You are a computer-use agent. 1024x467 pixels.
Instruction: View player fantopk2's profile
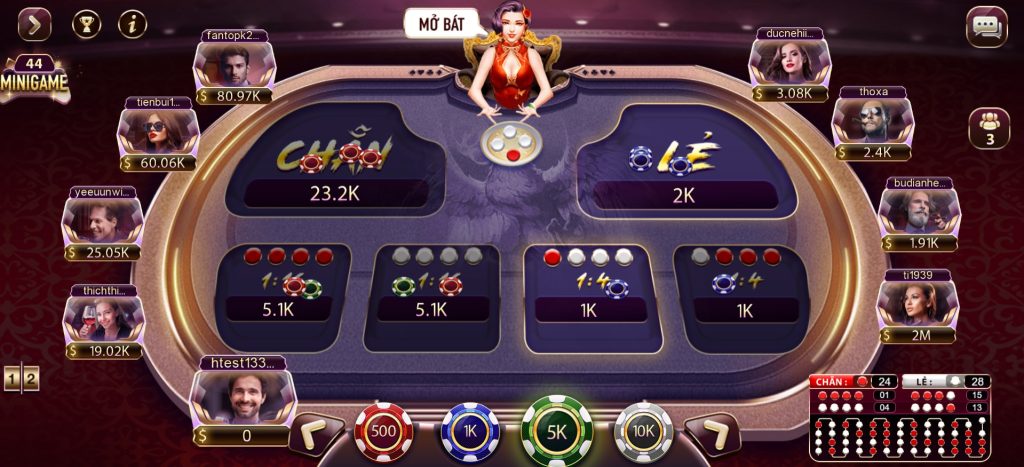[235, 67]
